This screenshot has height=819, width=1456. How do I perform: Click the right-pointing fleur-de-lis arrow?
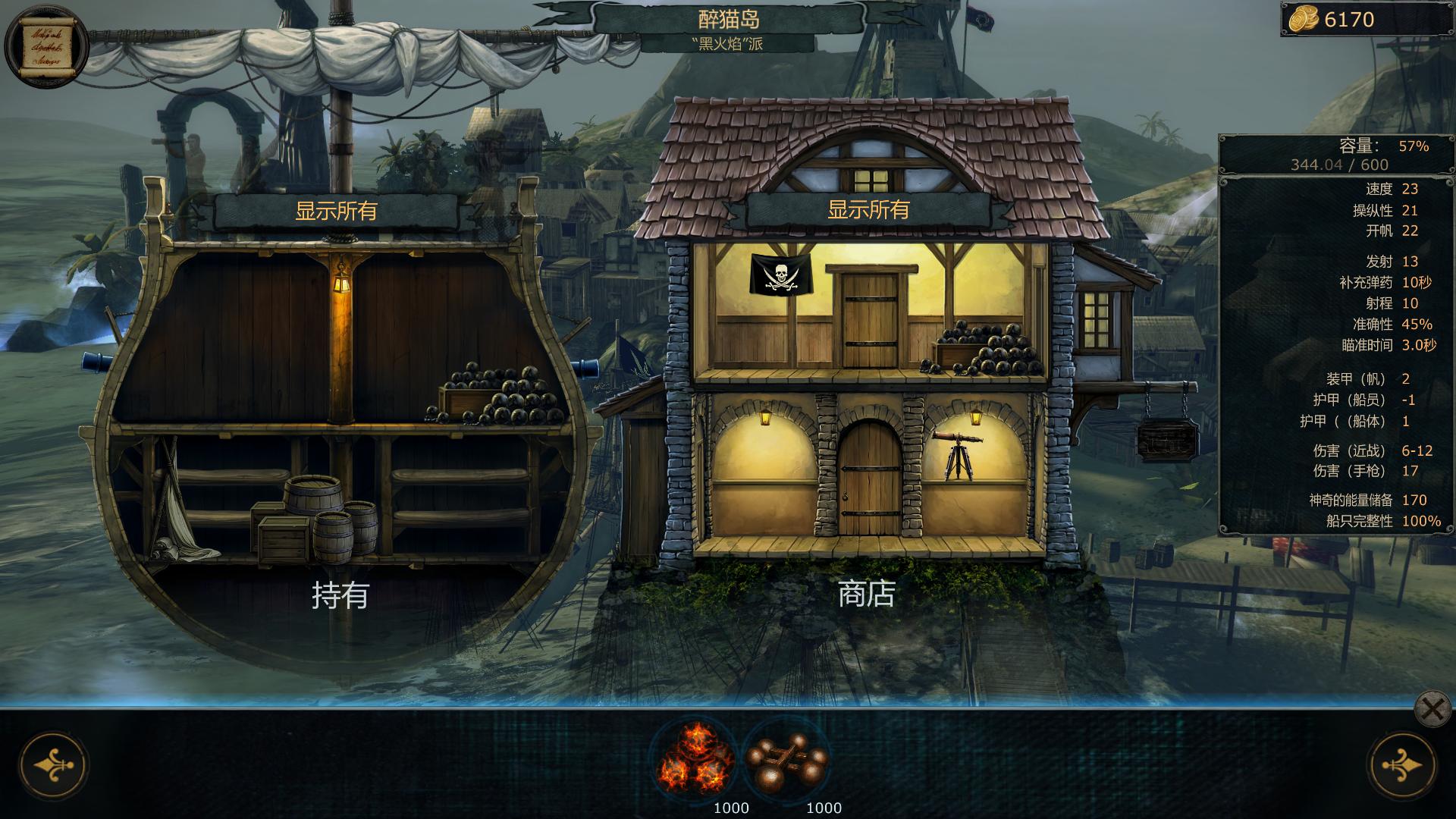[1401, 766]
